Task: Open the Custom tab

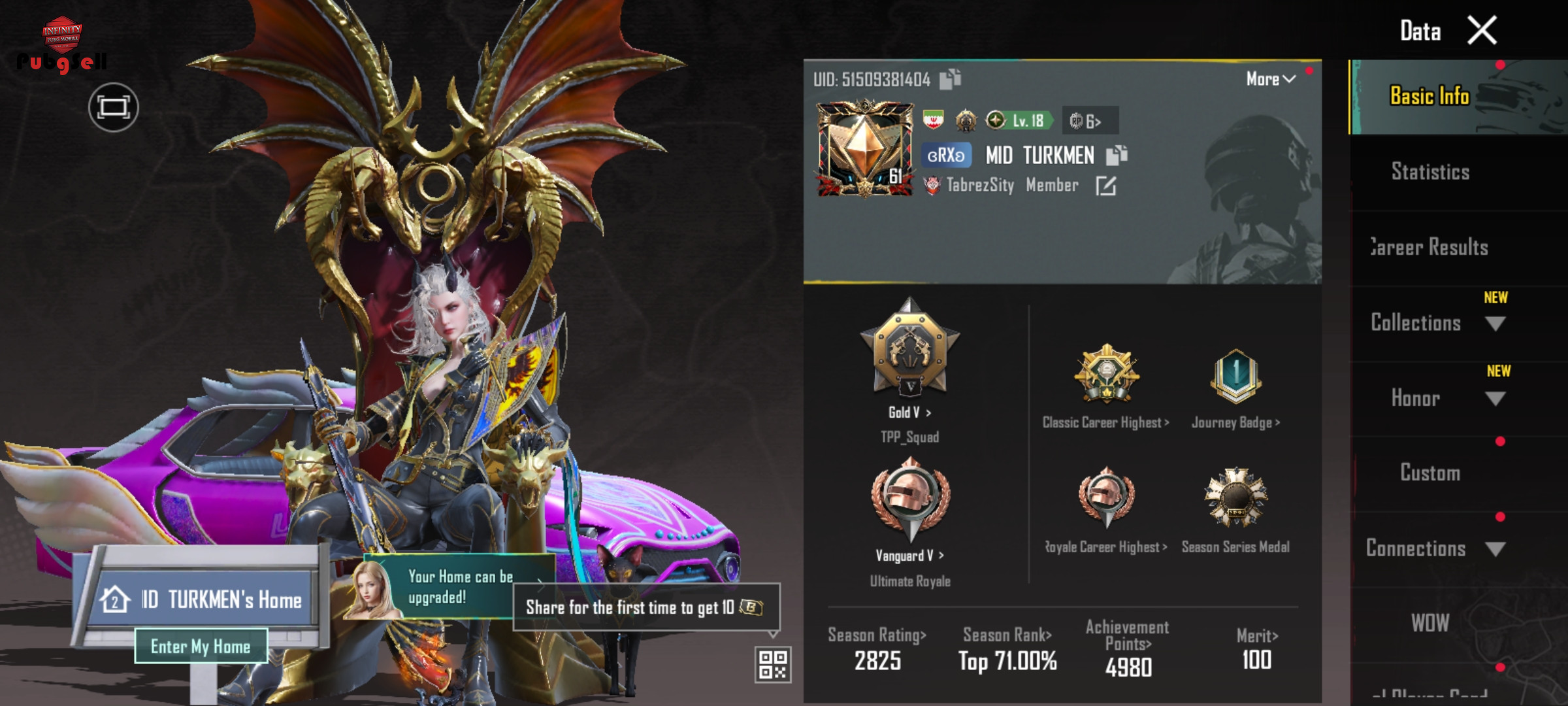Action: pyautogui.click(x=1430, y=473)
